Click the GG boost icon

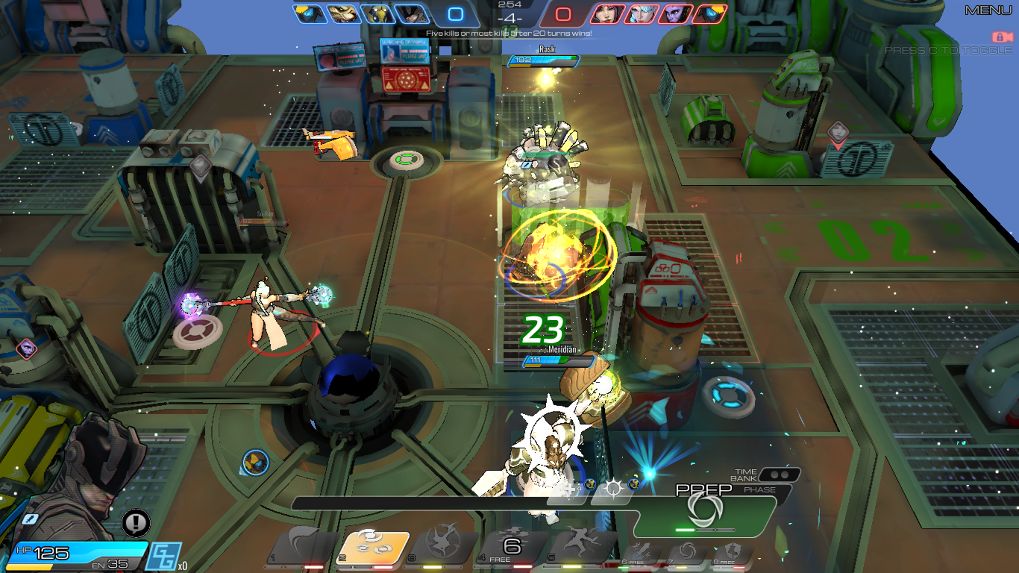coord(162,555)
